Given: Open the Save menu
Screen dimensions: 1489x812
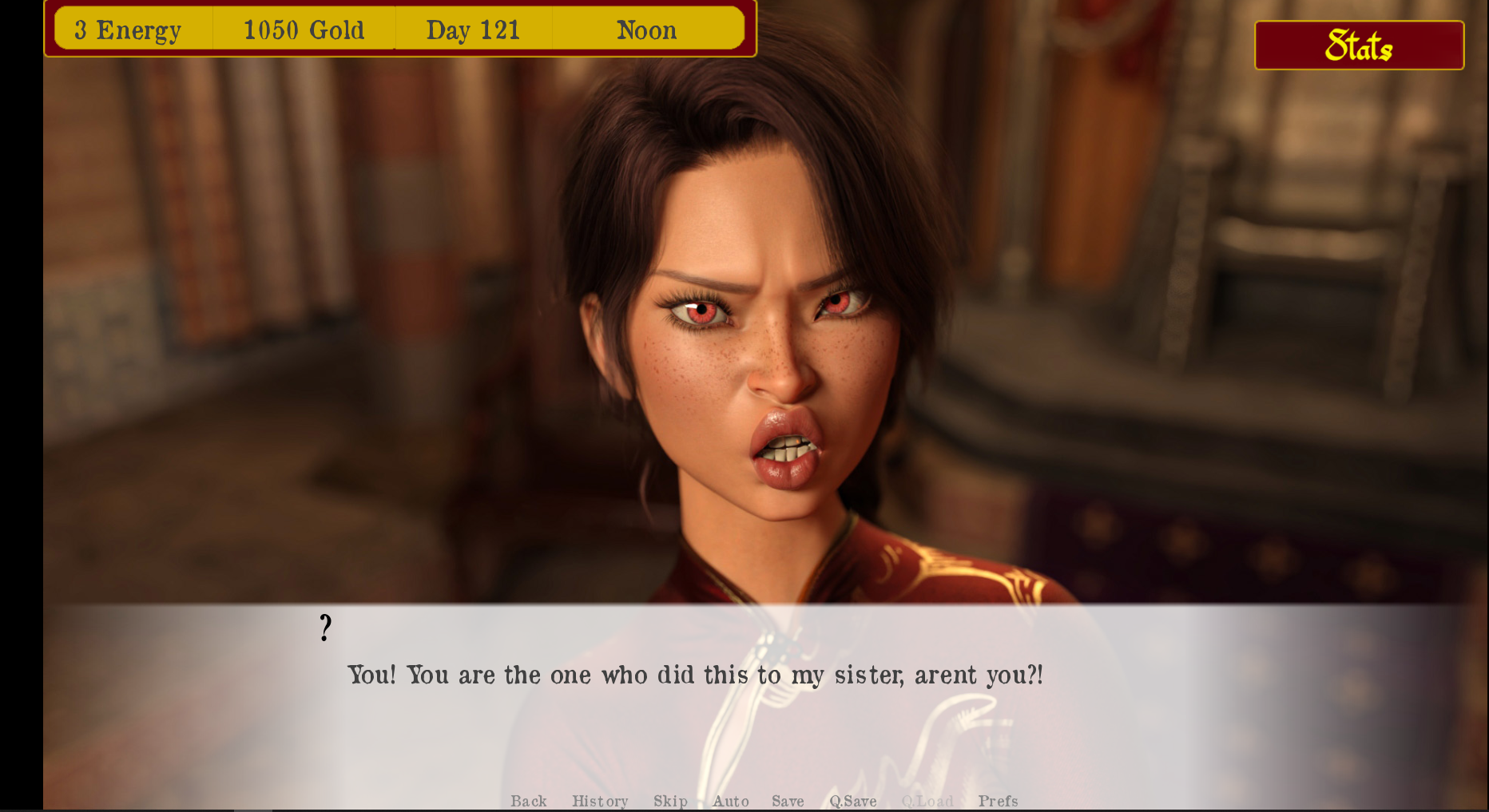Looking at the screenshot, I should (788, 801).
